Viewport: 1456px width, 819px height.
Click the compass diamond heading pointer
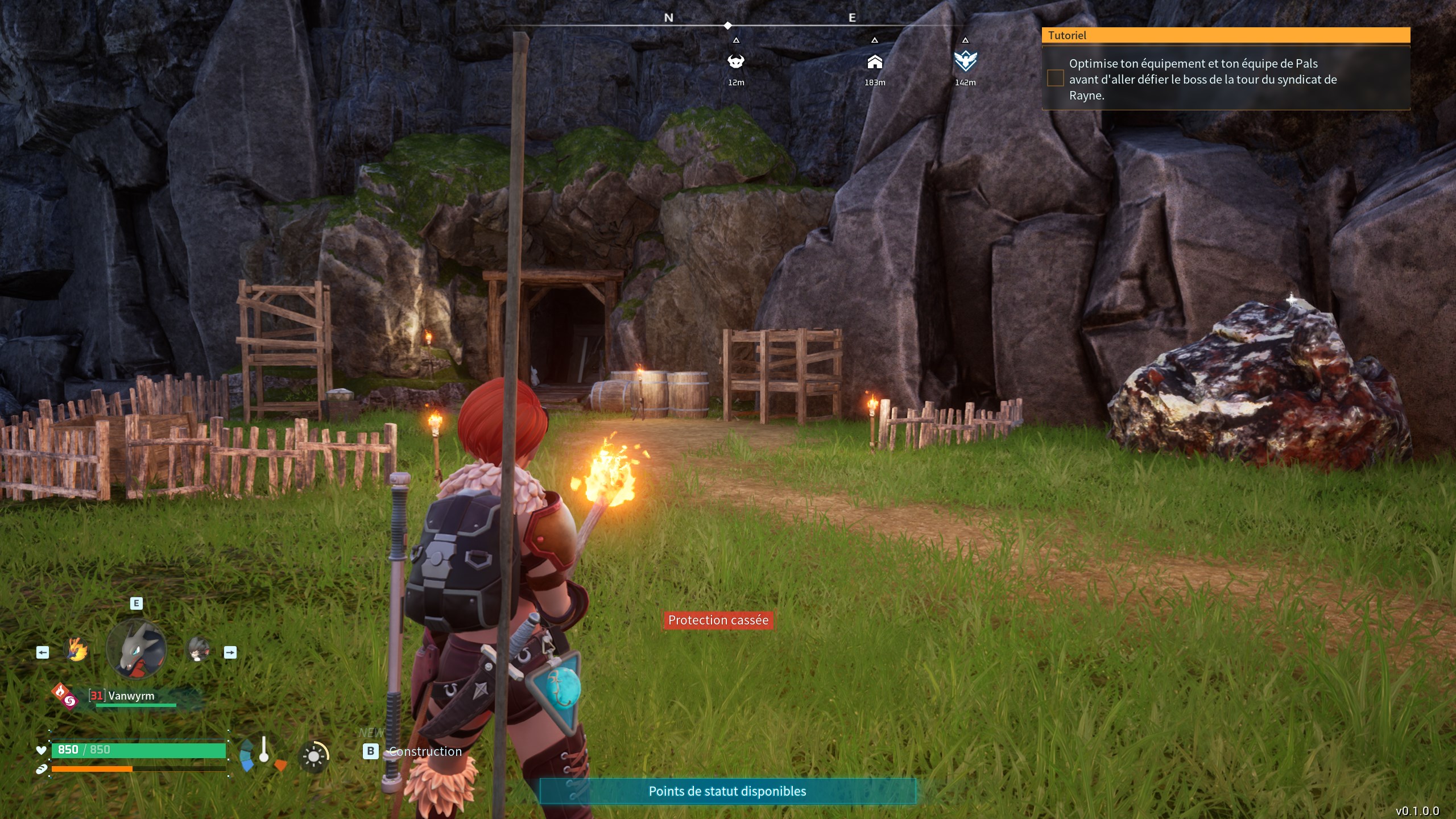point(727,25)
